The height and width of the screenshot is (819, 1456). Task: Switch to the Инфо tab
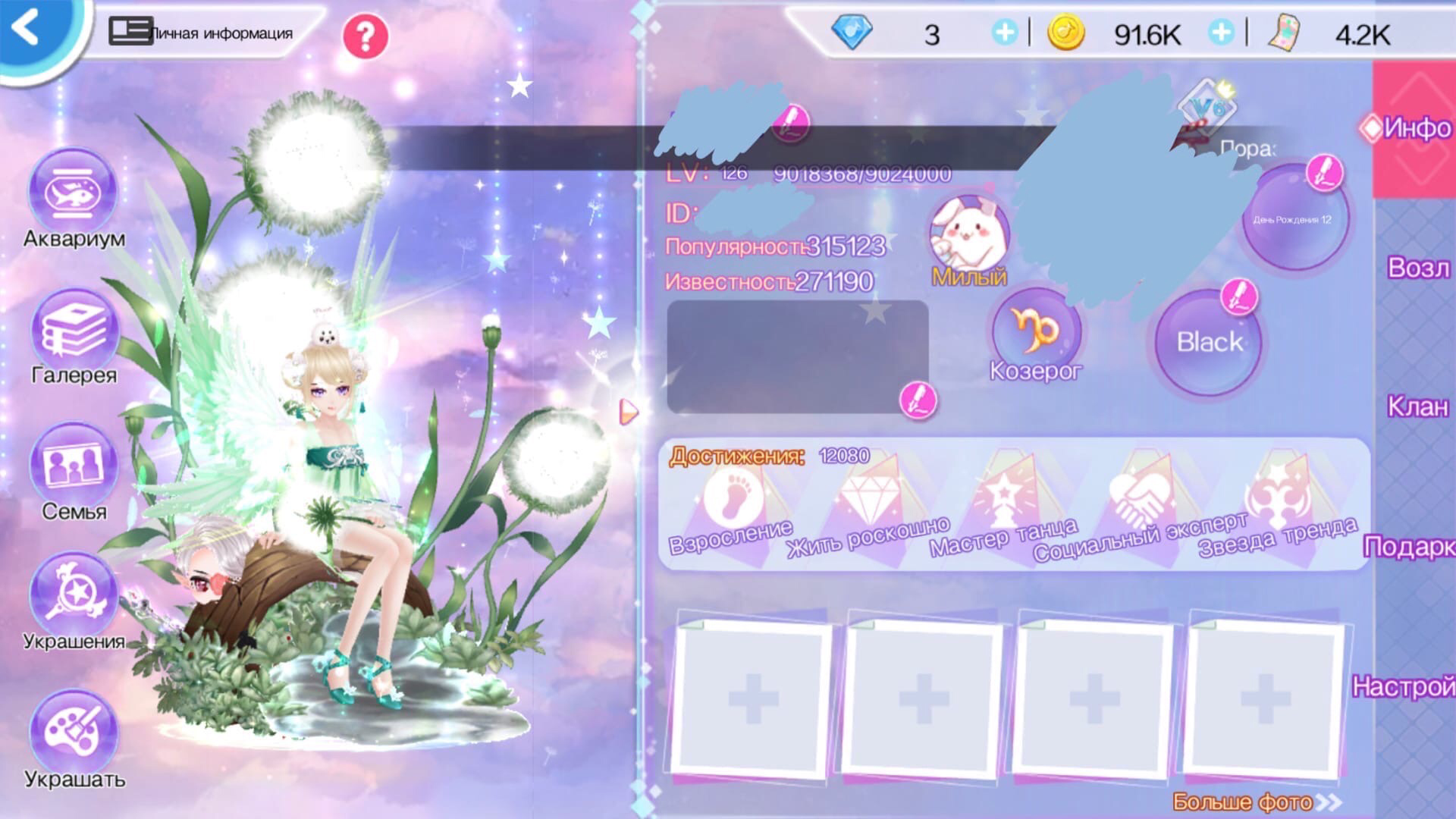[x=1415, y=128]
